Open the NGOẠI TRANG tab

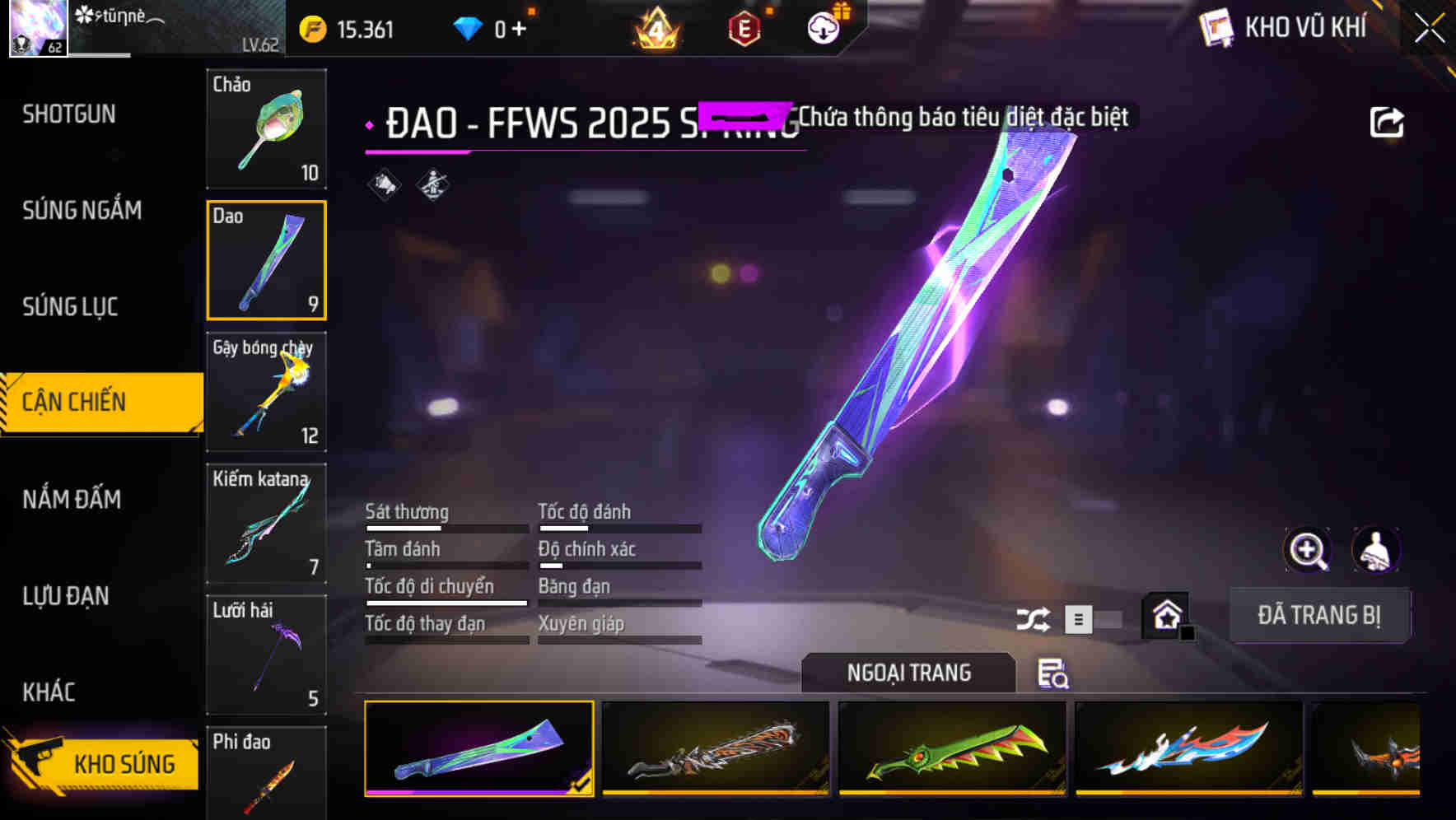tap(909, 673)
